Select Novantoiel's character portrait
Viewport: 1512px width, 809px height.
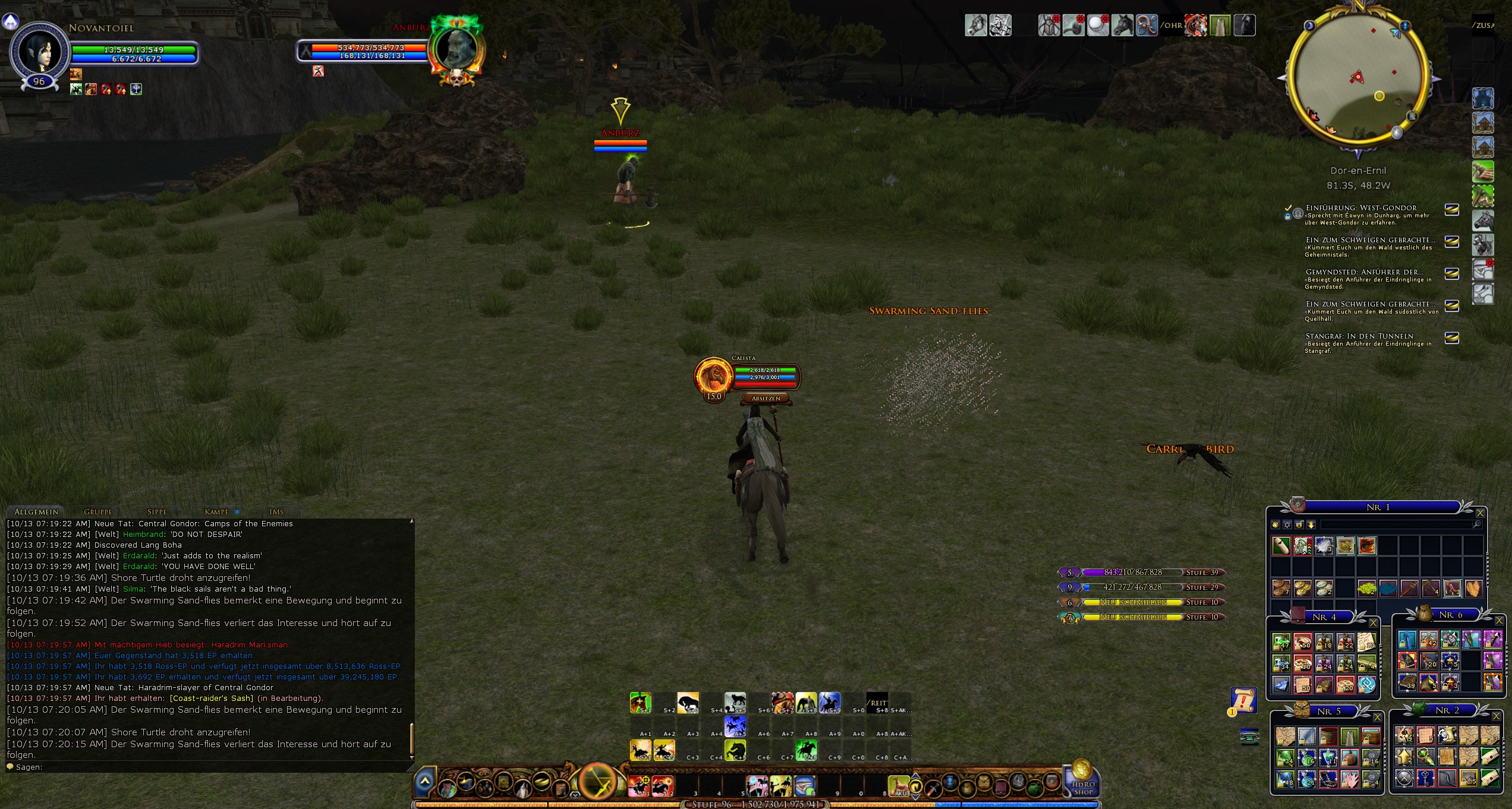click(x=39, y=52)
